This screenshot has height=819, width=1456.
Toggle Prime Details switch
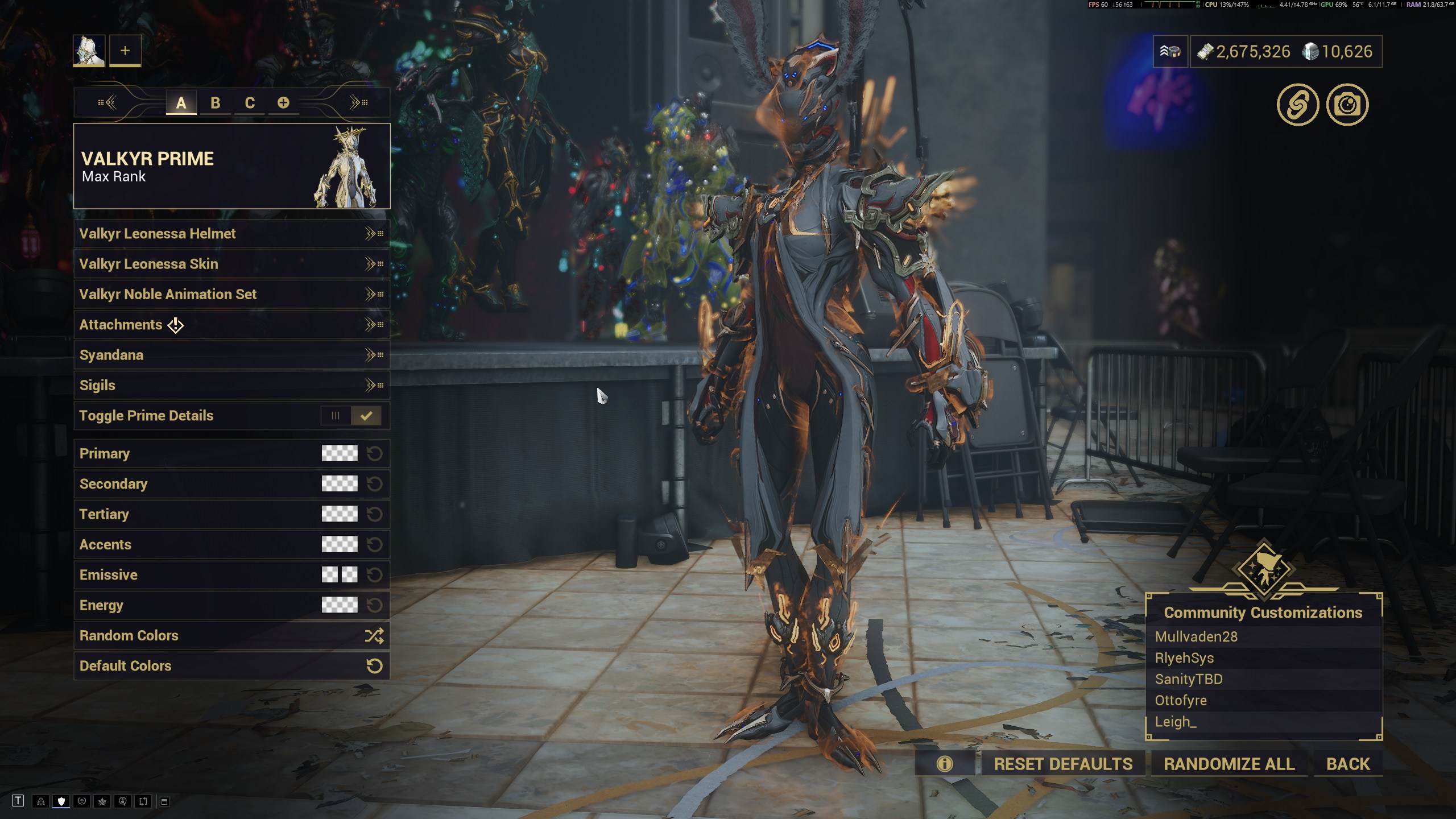[351, 416]
